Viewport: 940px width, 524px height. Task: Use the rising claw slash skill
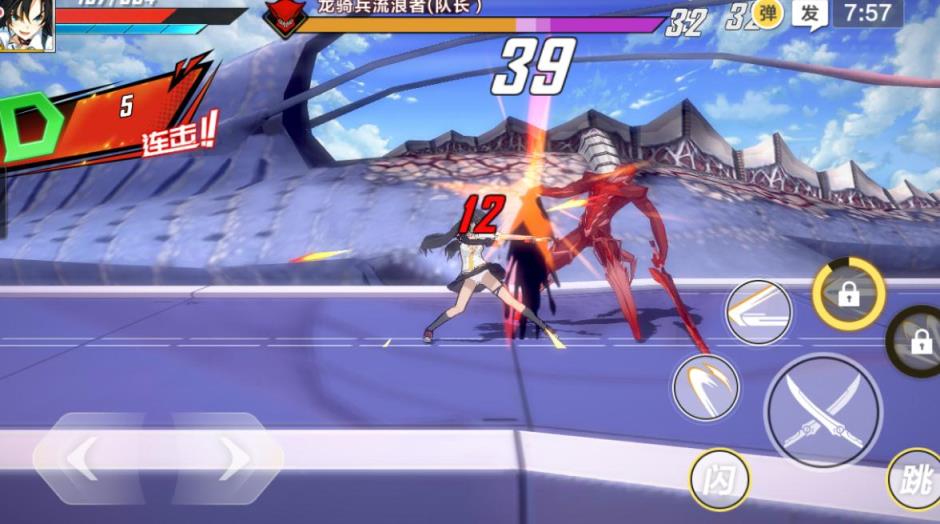[706, 387]
